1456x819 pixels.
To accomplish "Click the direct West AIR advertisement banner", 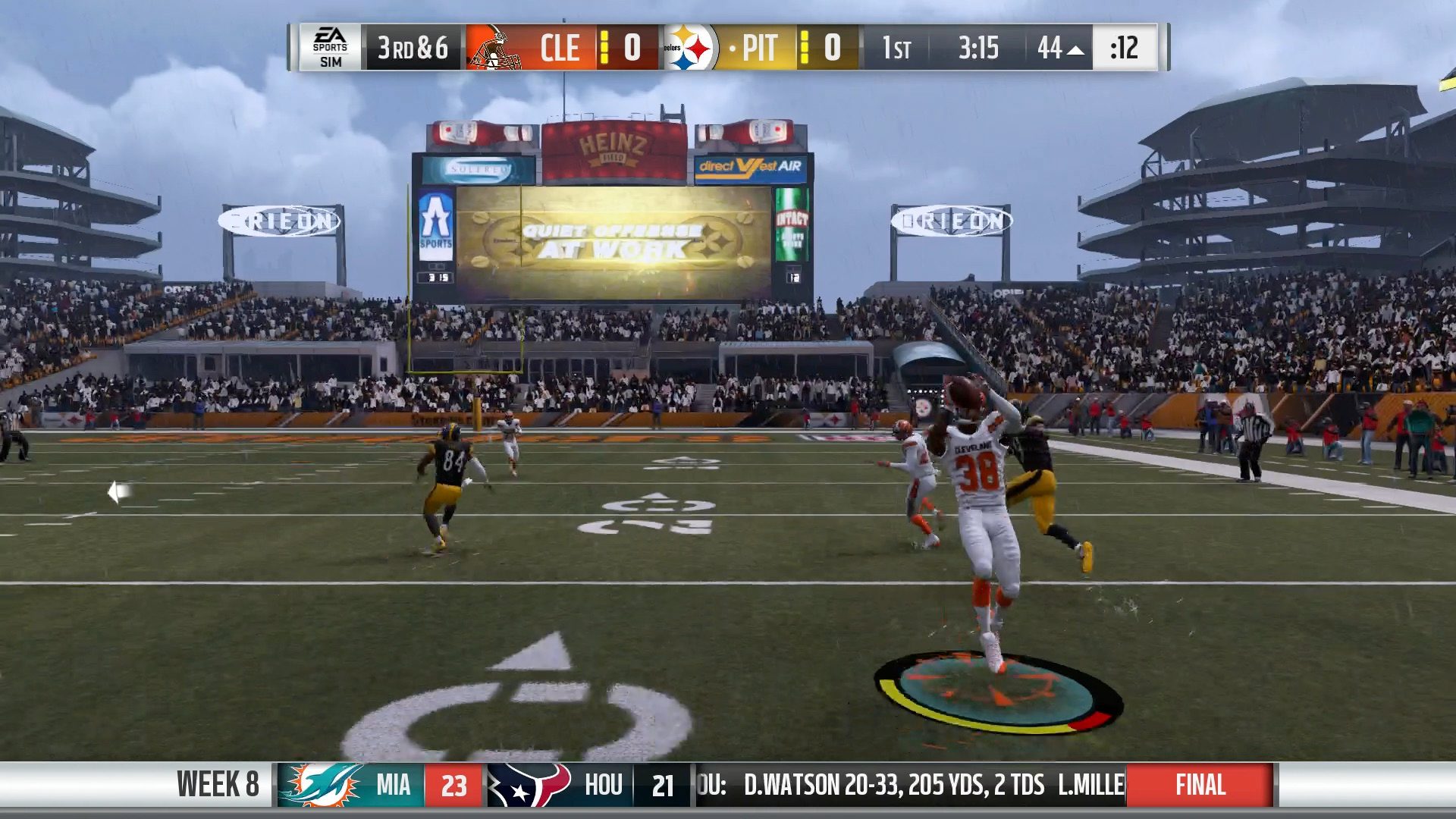I will tap(747, 165).
